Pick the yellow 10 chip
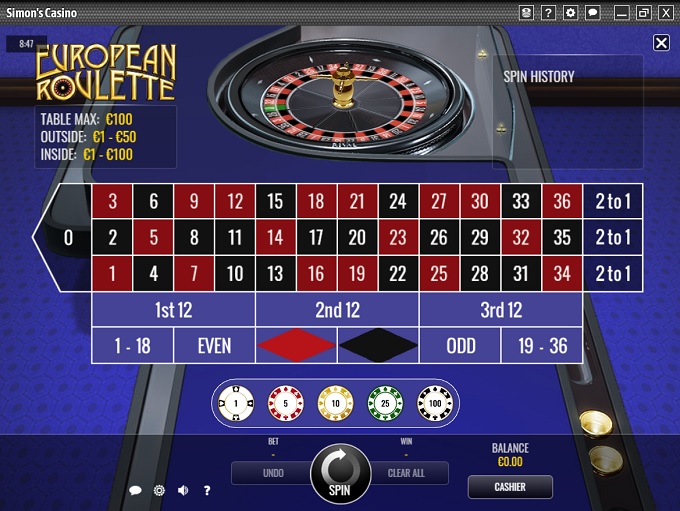The height and width of the screenshot is (511, 680). pos(335,403)
